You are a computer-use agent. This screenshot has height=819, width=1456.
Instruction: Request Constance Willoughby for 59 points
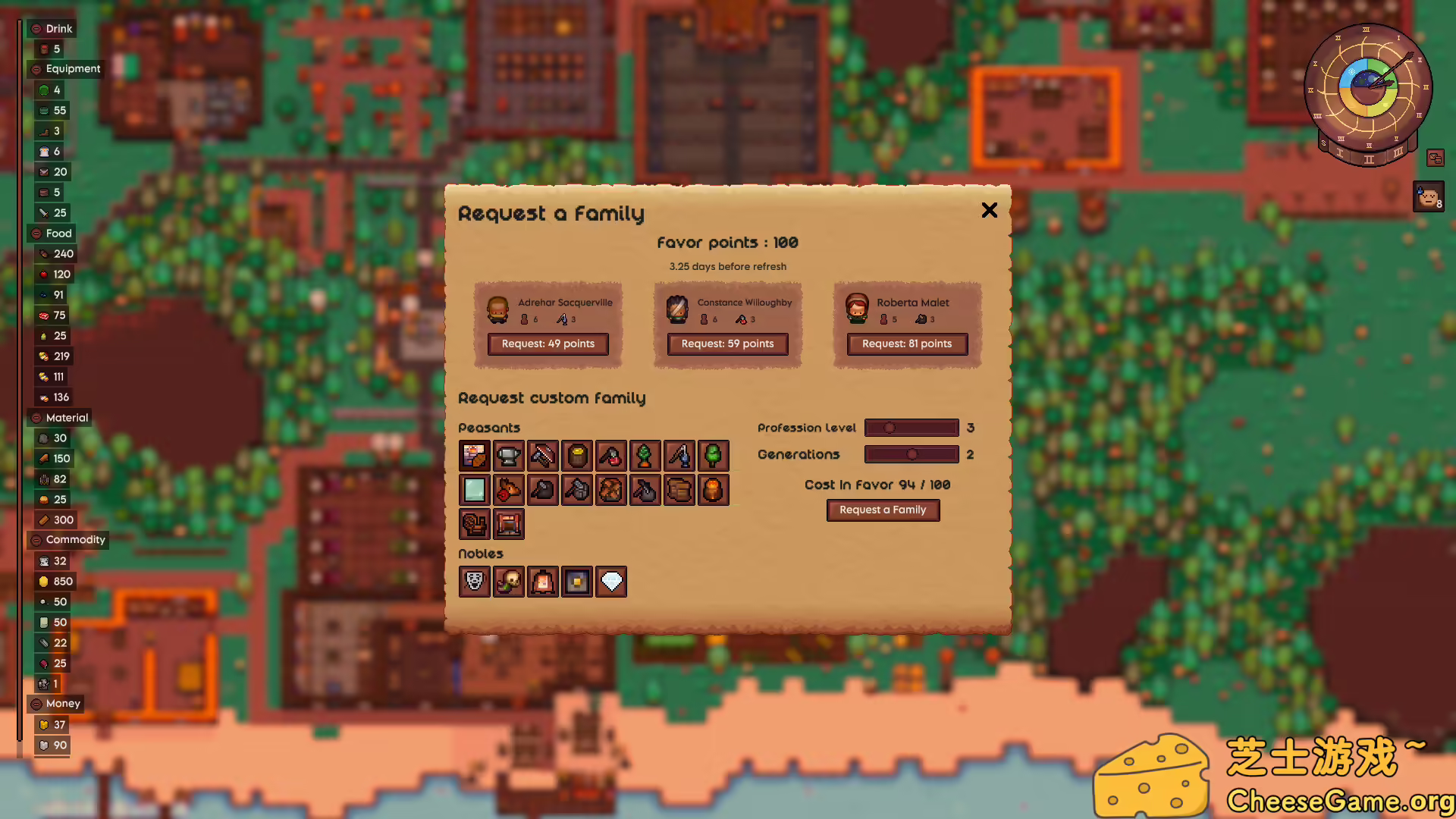click(x=727, y=344)
